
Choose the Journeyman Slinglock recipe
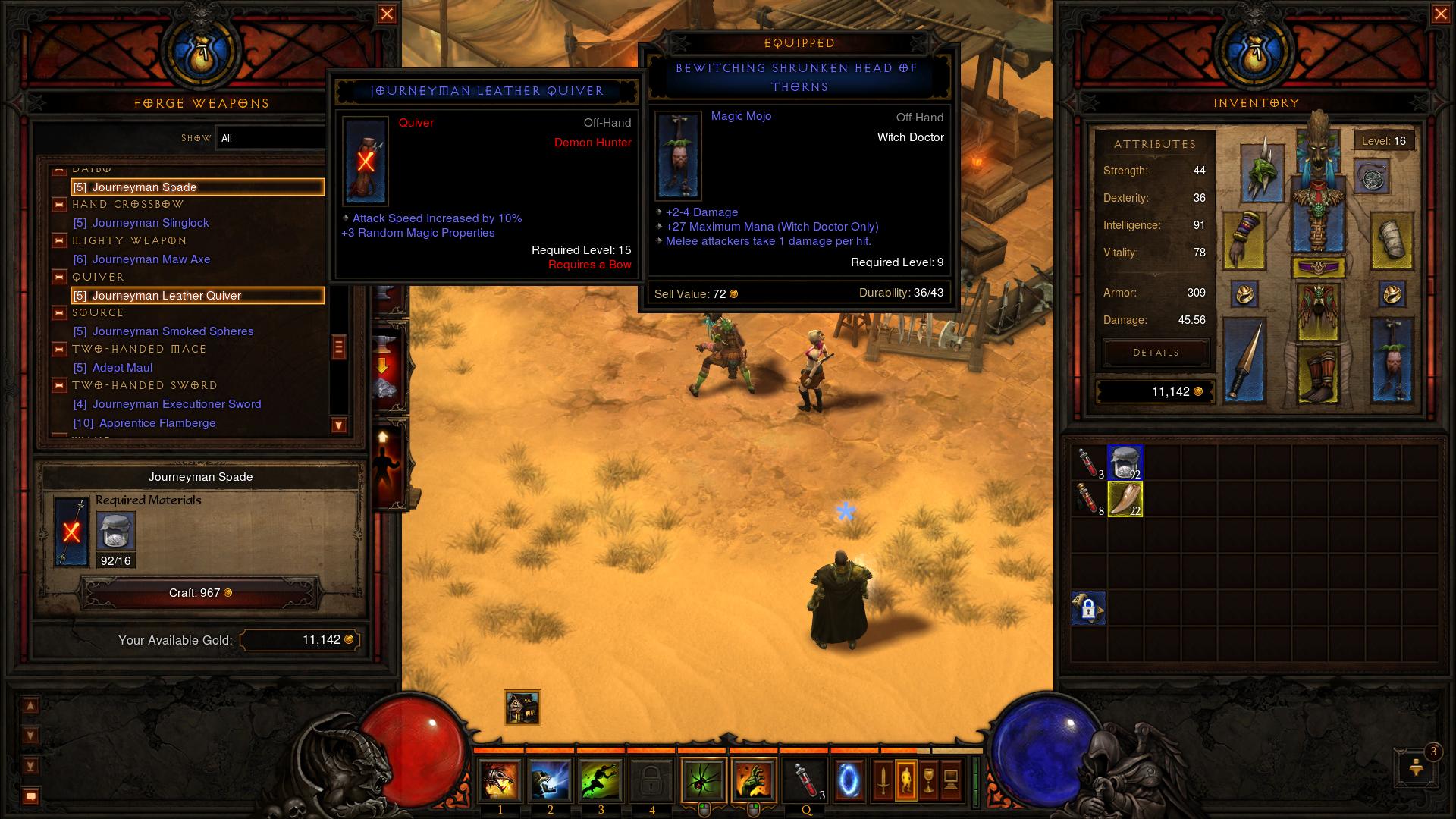pos(150,223)
